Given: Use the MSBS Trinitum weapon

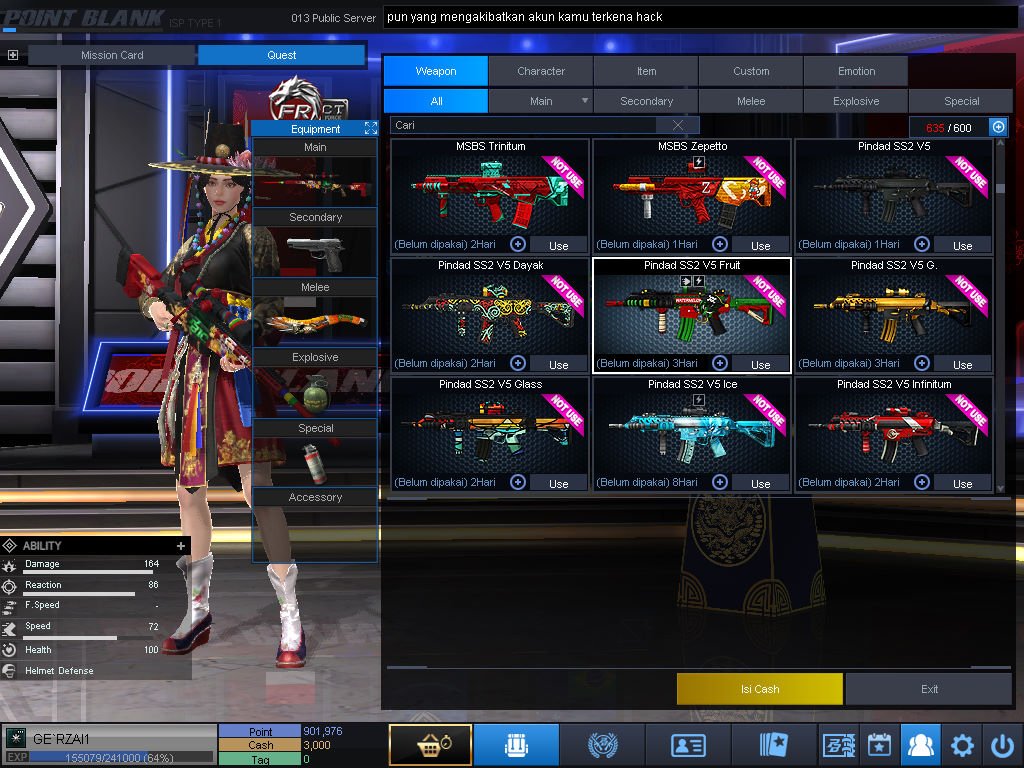Looking at the screenshot, I should 558,245.
